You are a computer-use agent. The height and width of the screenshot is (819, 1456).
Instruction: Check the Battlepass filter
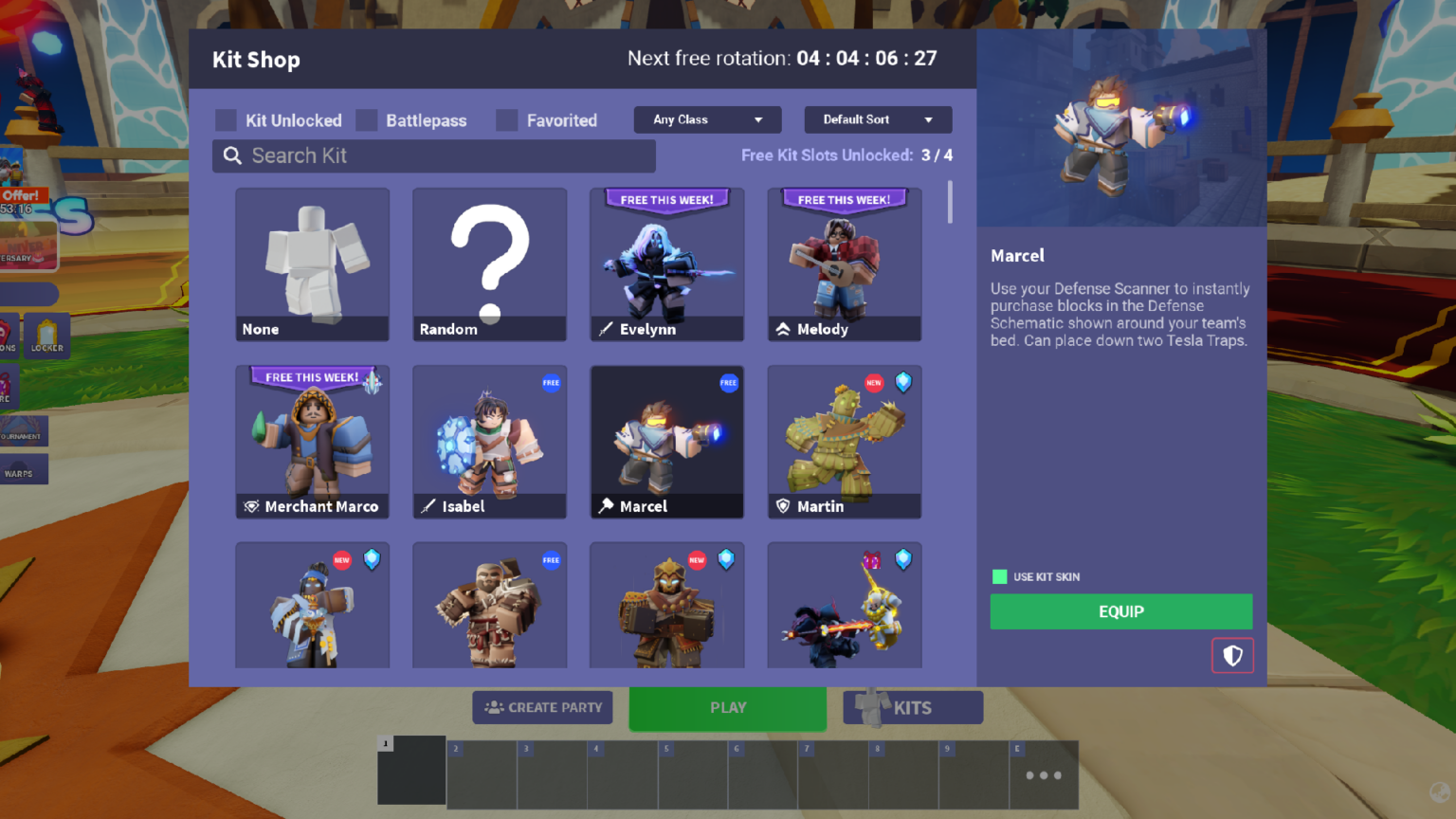pos(366,119)
